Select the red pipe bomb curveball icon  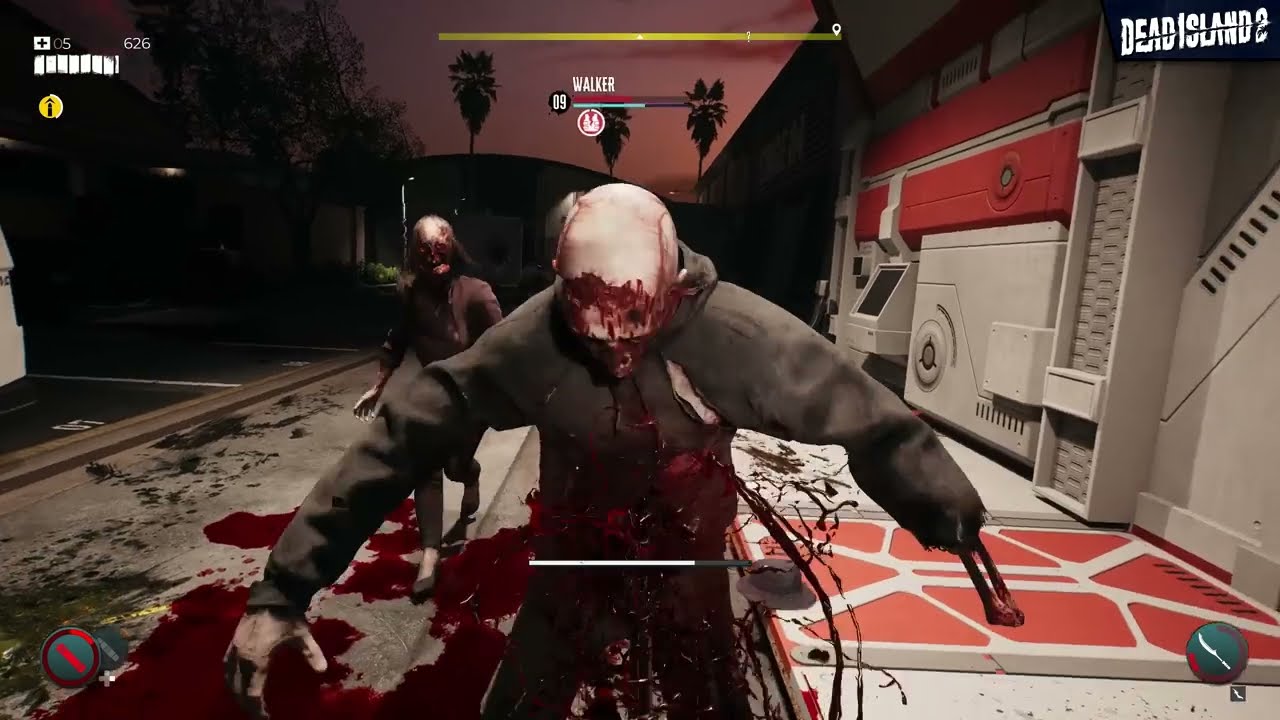[x=70, y=656]
